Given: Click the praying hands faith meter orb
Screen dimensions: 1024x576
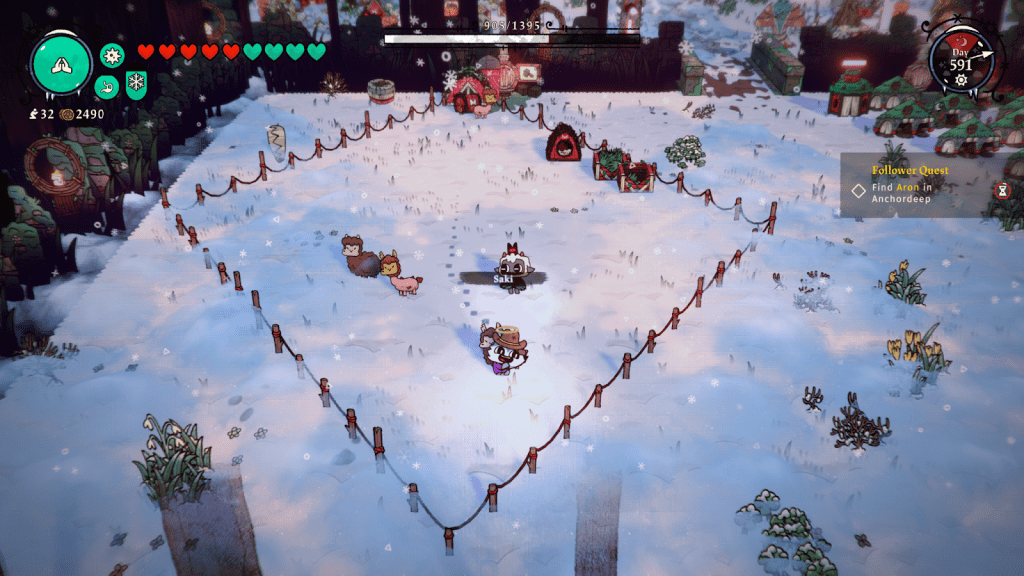Looking at the screenshot, I should [62, 64].
